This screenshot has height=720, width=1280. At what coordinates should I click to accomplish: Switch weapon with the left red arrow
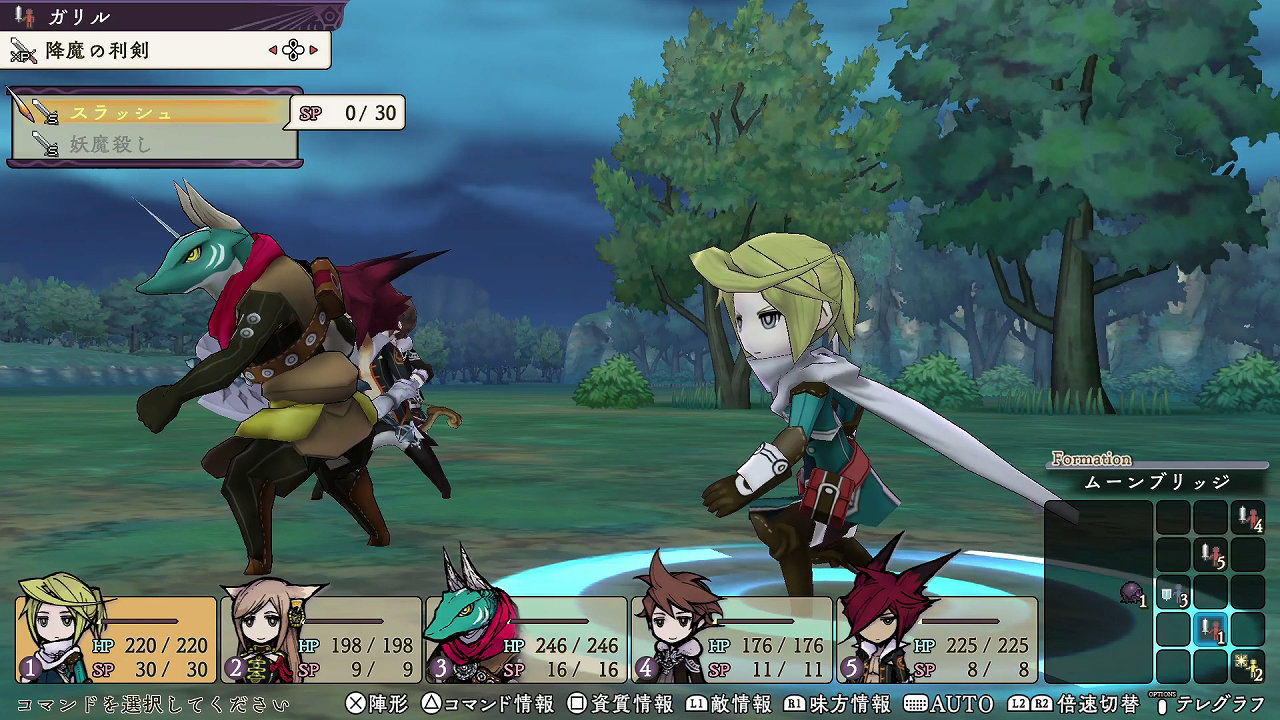coord(273,49)
